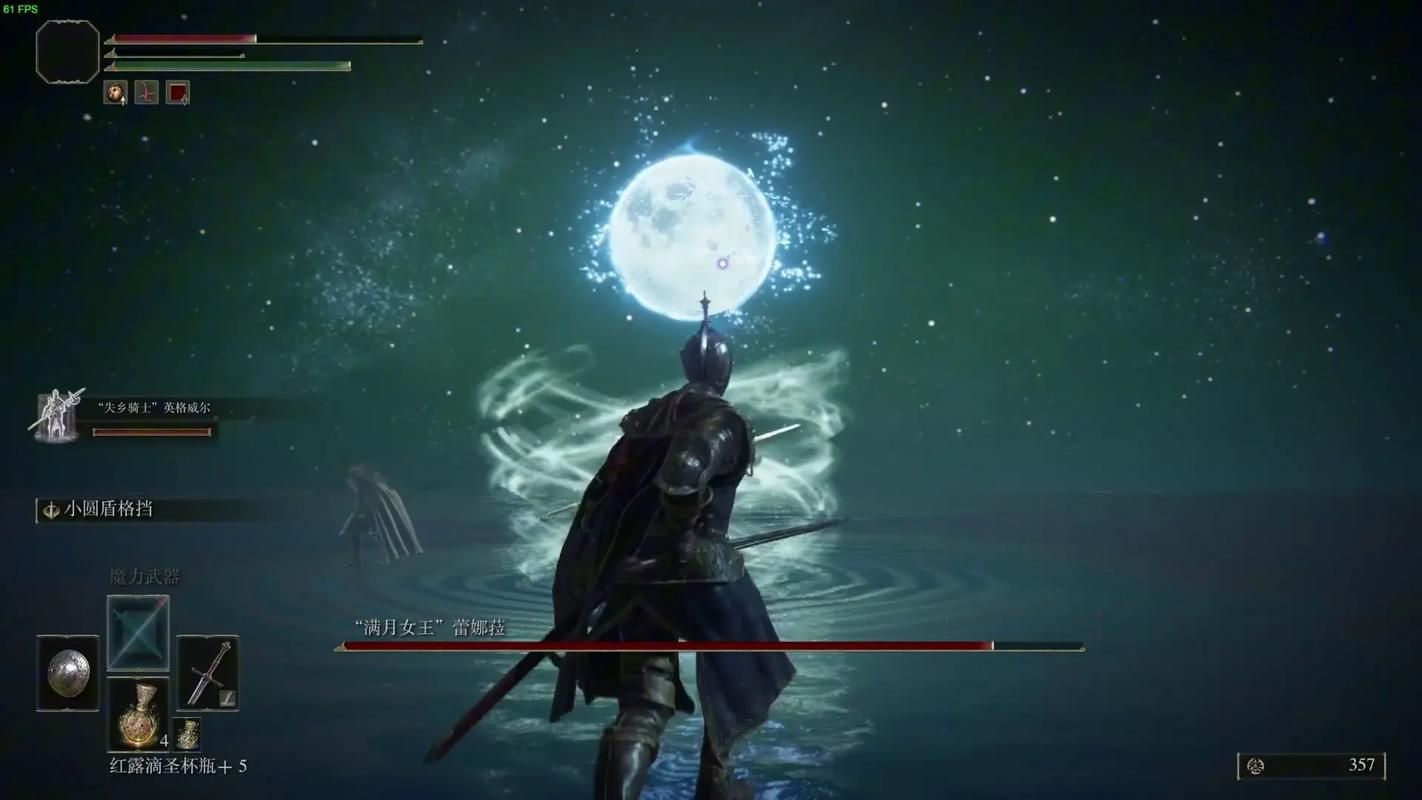Select the equipped sword slot
This screenshot has width=1422, height=800.
pyautogui.click(x=208, y=672)
